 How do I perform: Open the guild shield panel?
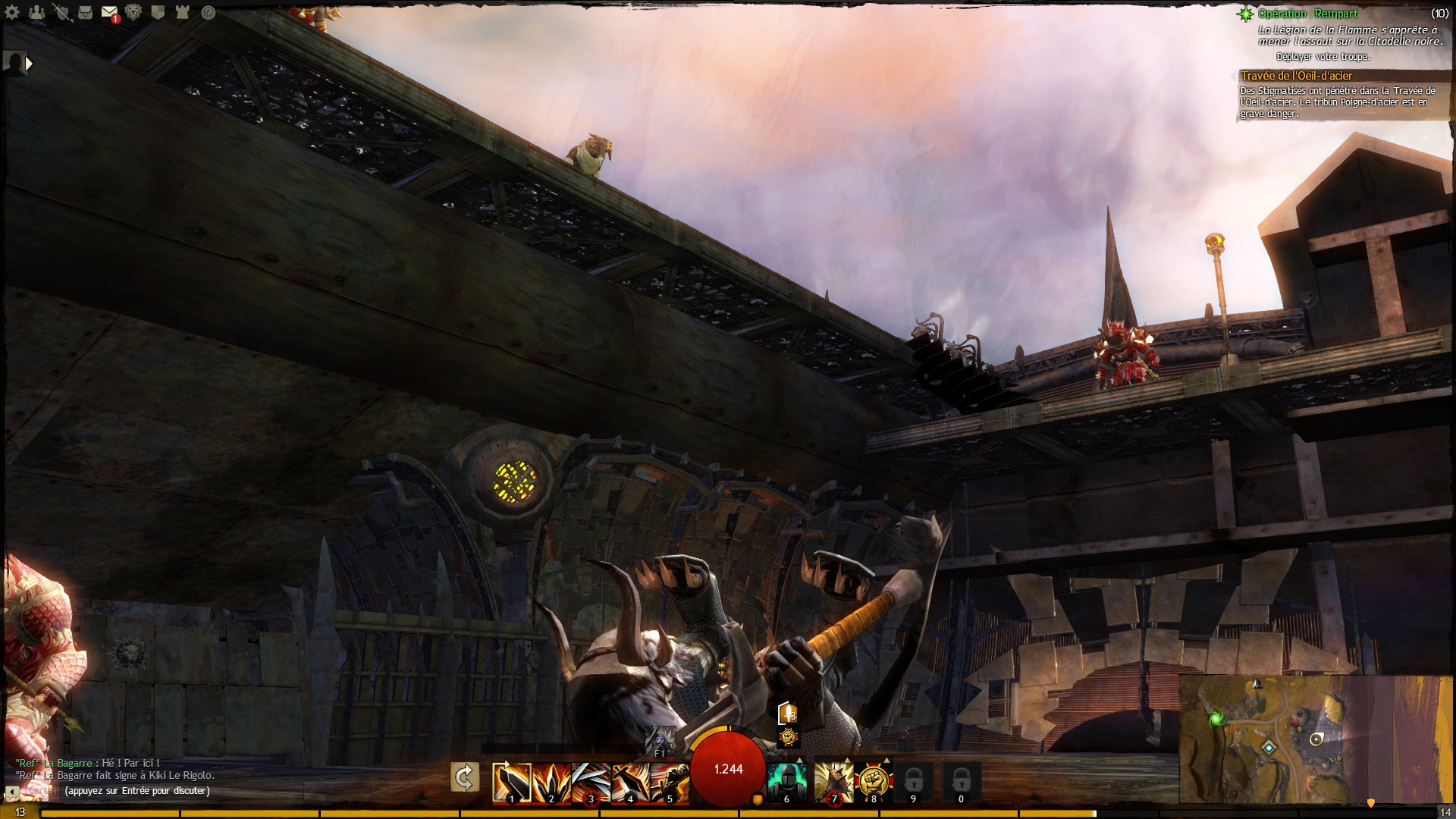click(158, 13)
